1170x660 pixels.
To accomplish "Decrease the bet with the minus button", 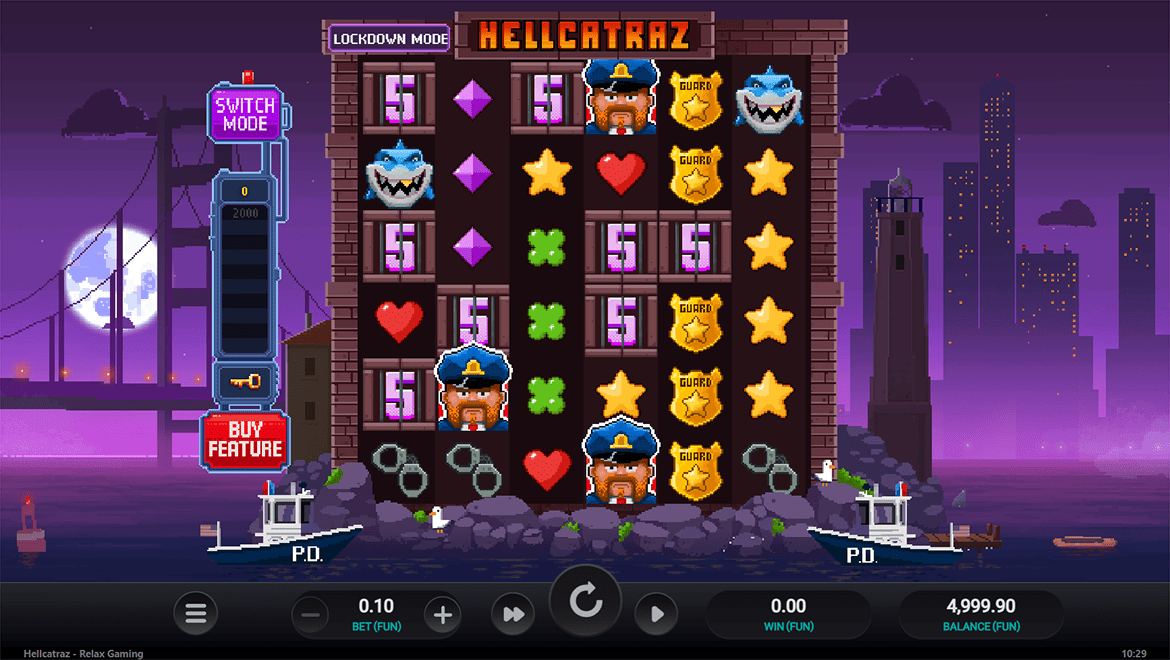I will (x=310, y=614).
